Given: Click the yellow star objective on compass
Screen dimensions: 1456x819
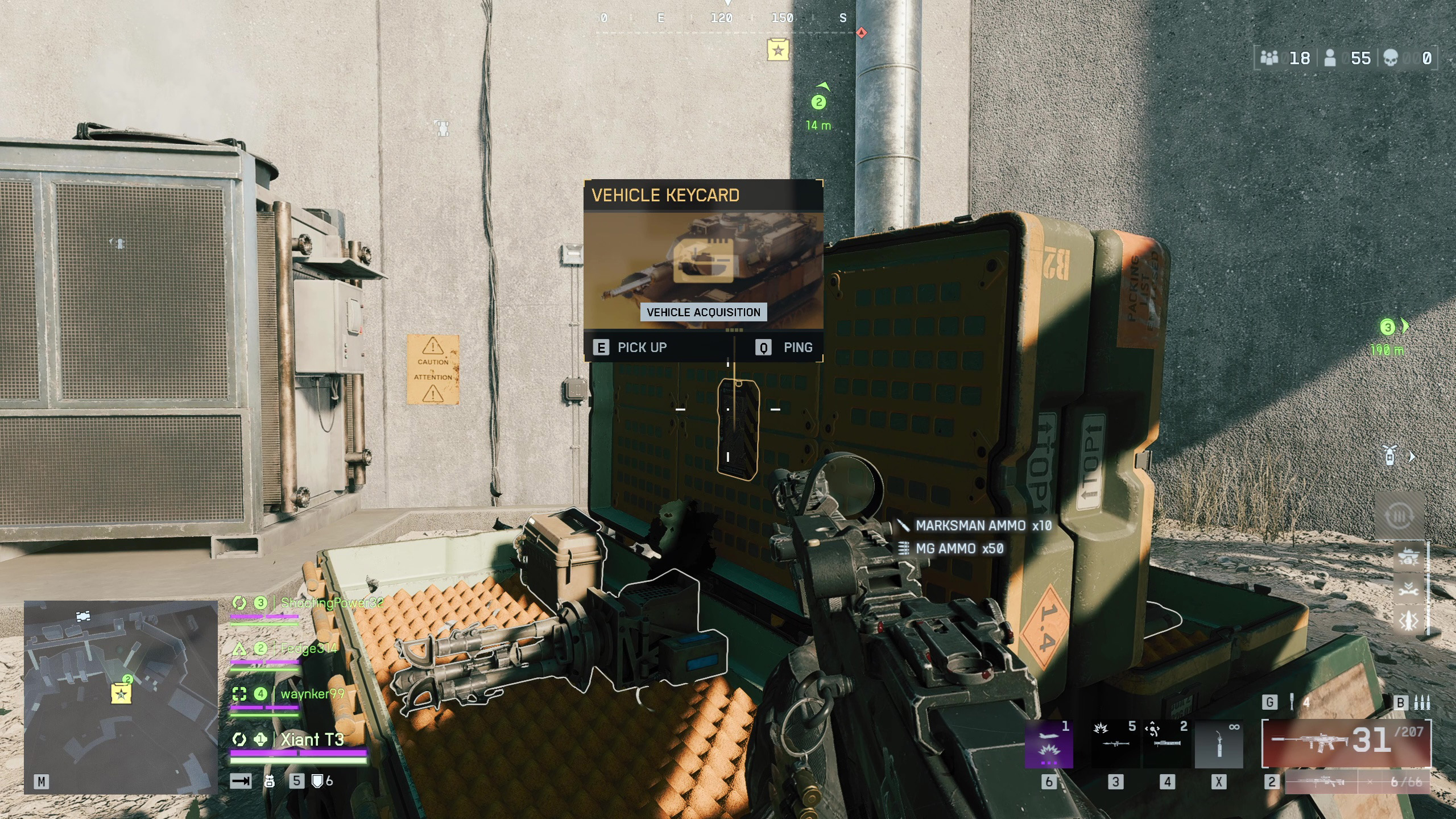Looking at the screenshot, I should [777, 50].
